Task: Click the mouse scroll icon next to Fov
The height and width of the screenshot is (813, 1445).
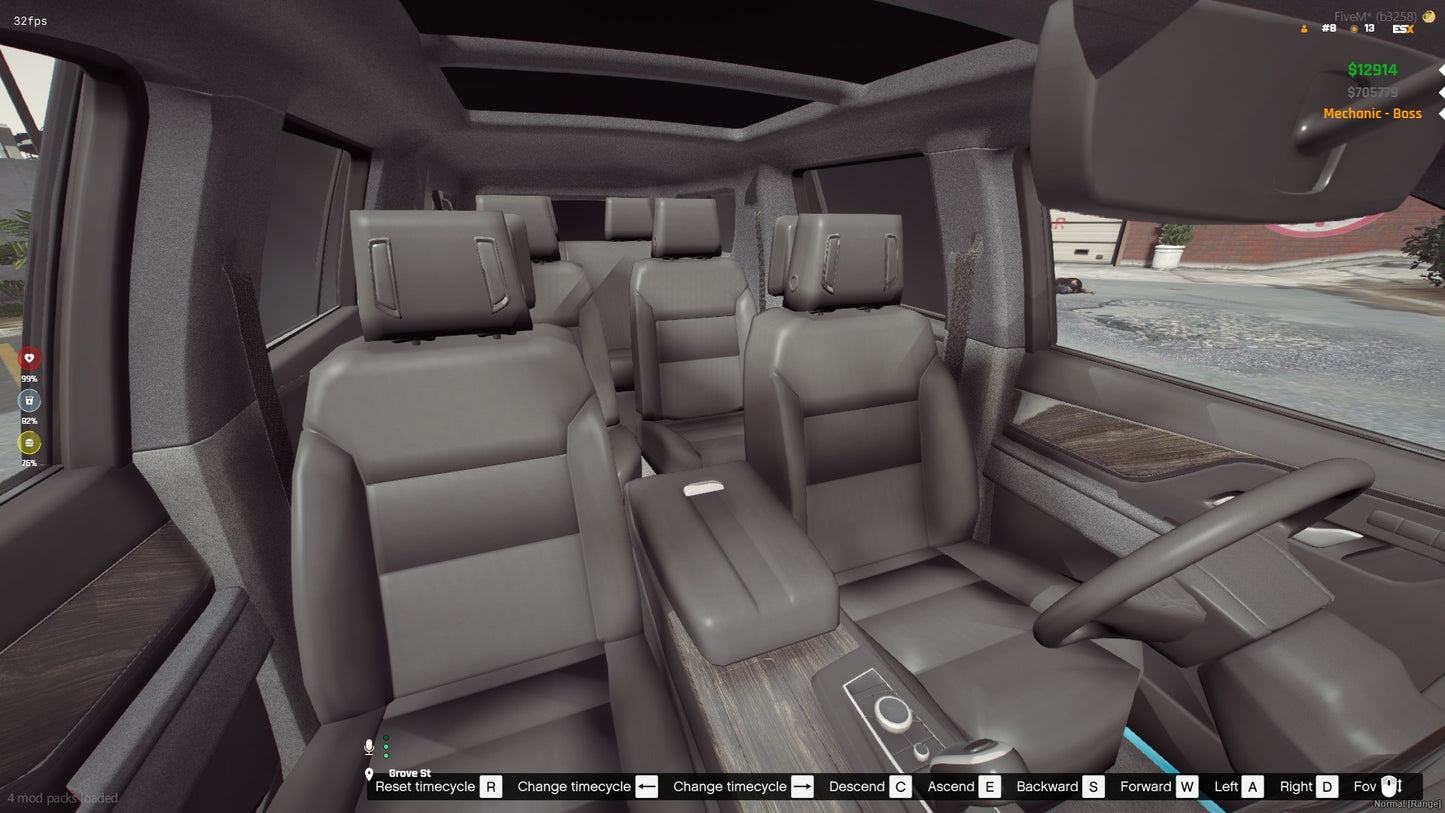Action: coord(1392,787)
